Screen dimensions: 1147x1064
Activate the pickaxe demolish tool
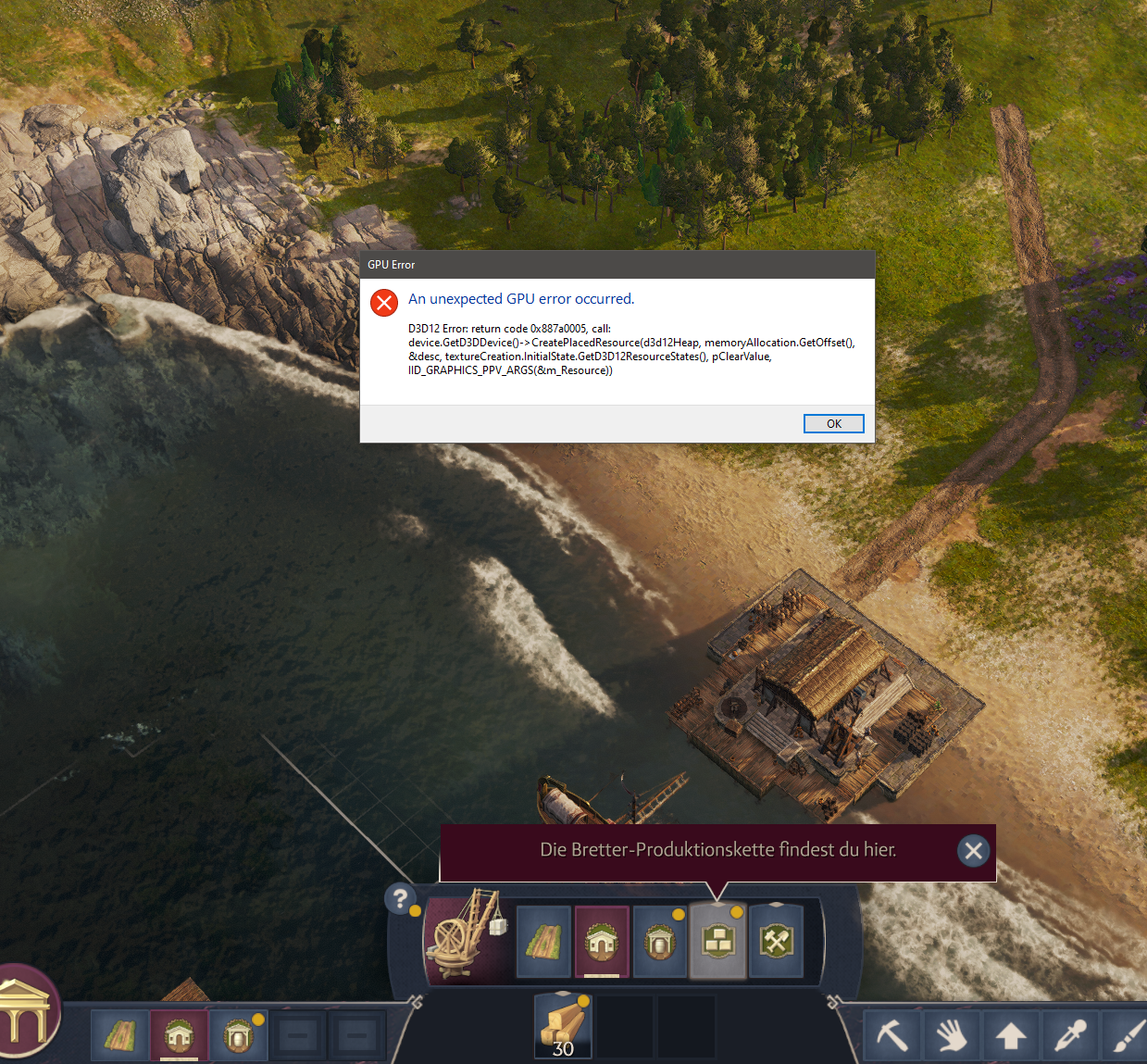891,1035
